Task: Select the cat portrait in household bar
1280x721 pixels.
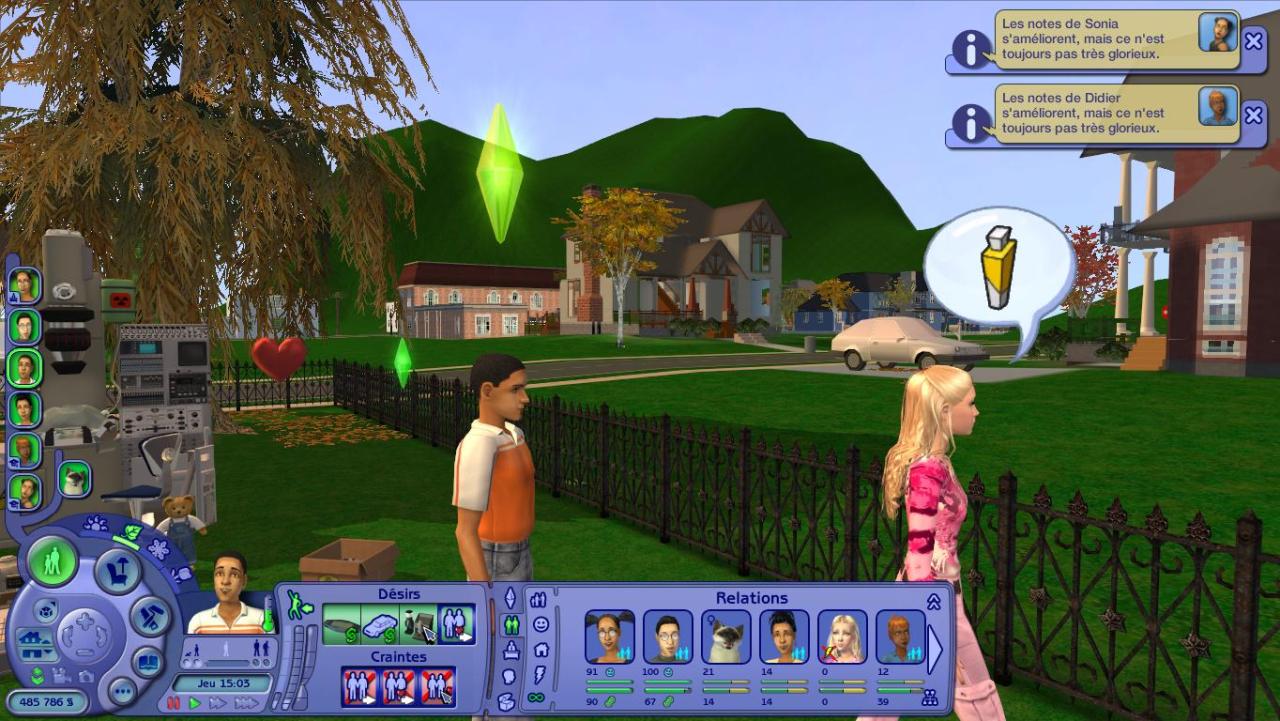Action: click(74, 479)
